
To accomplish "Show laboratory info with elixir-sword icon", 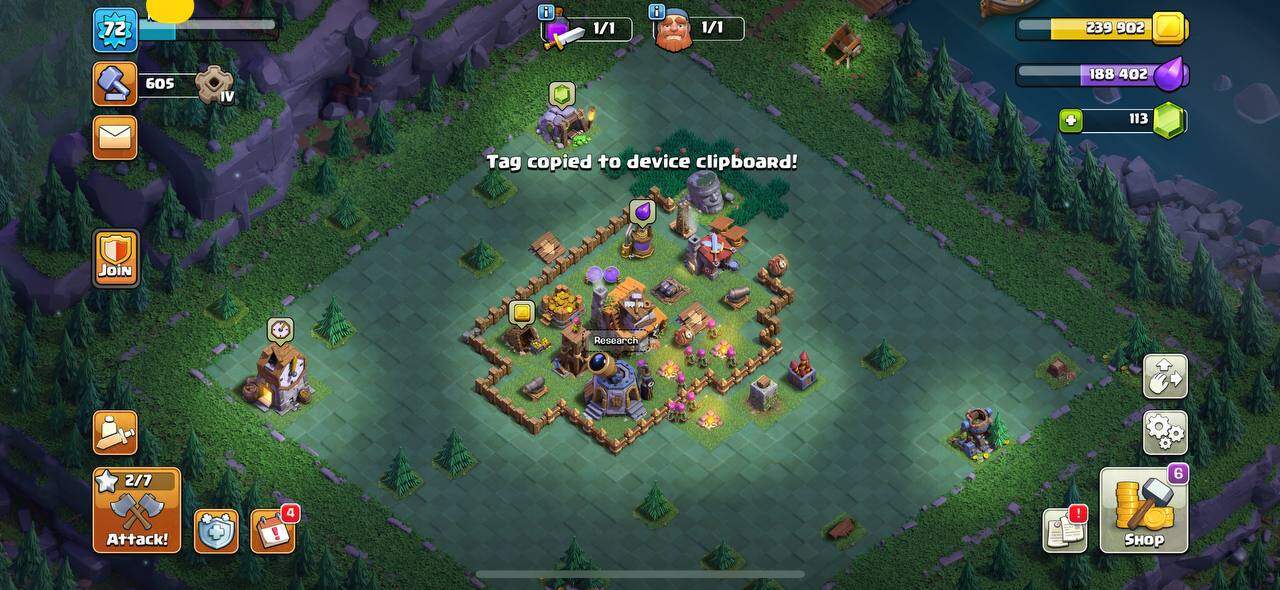I will click(563, 32).
